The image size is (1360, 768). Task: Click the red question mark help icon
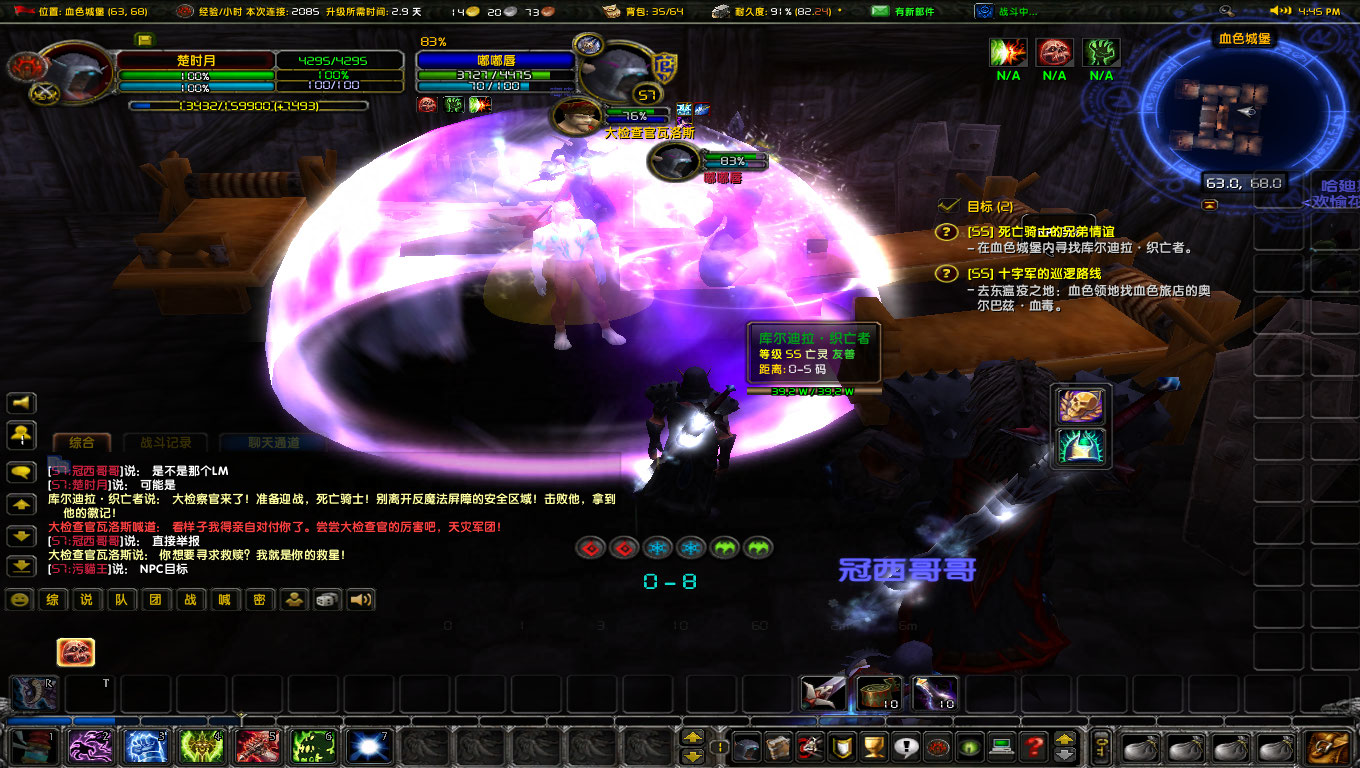coord(1032,746)
